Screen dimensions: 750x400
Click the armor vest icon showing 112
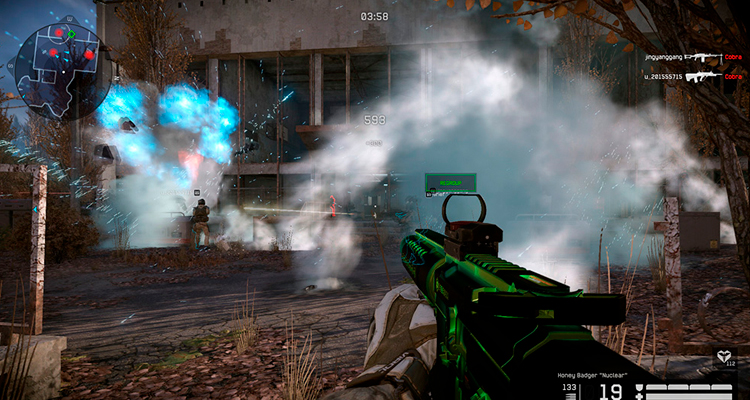click(x=723, y=356)
